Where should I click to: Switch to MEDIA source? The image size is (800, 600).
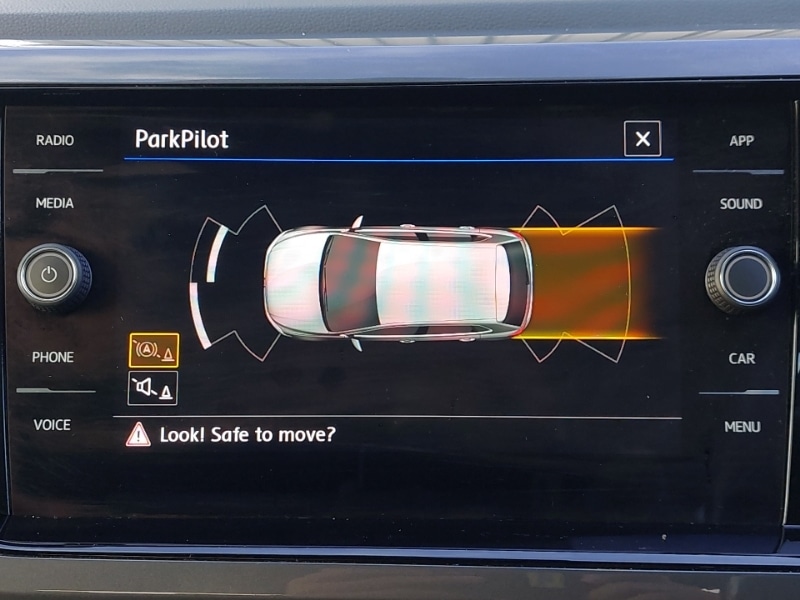tap(55, 203)
